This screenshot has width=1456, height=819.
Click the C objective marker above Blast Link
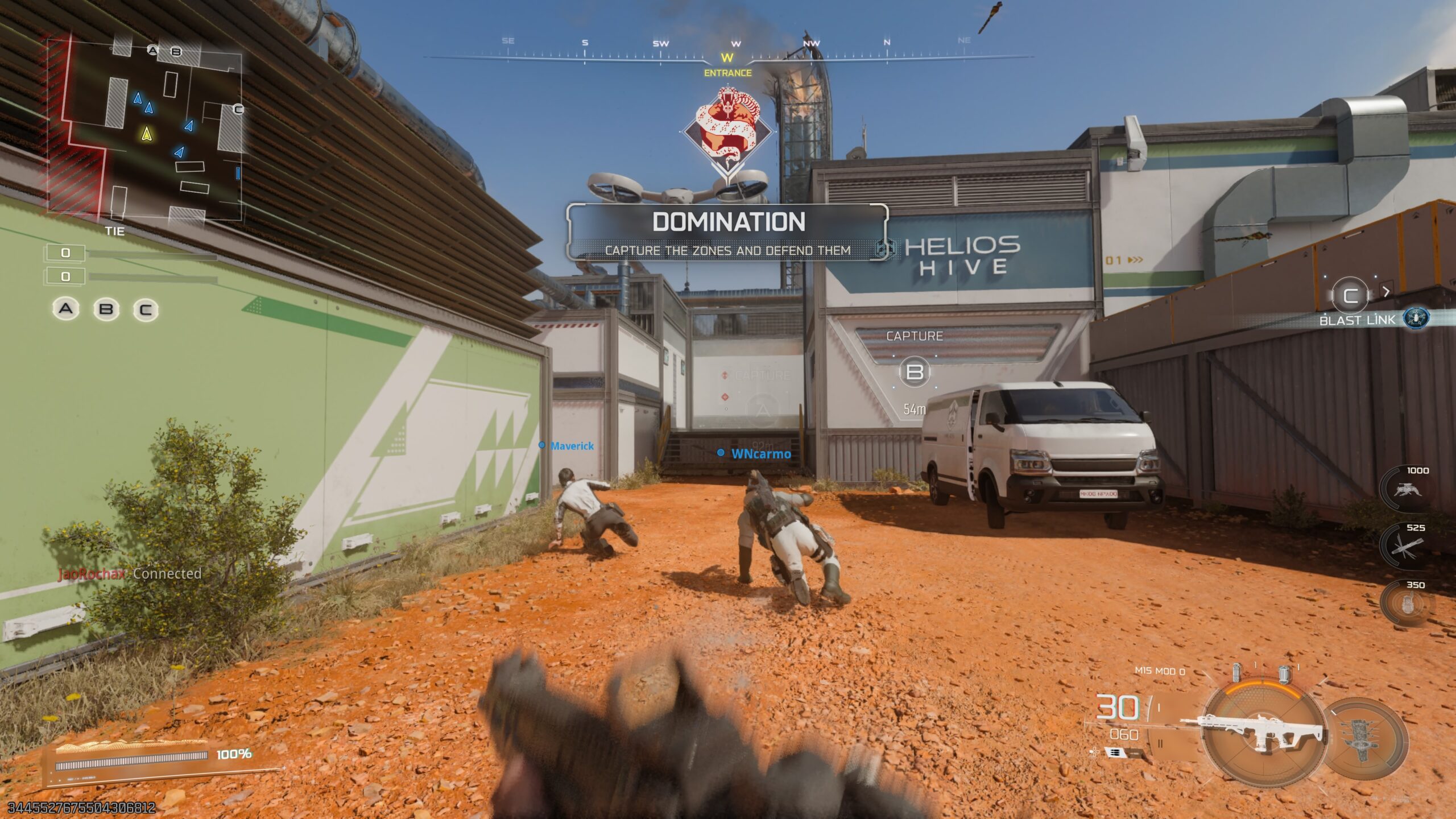point(1350,295)
